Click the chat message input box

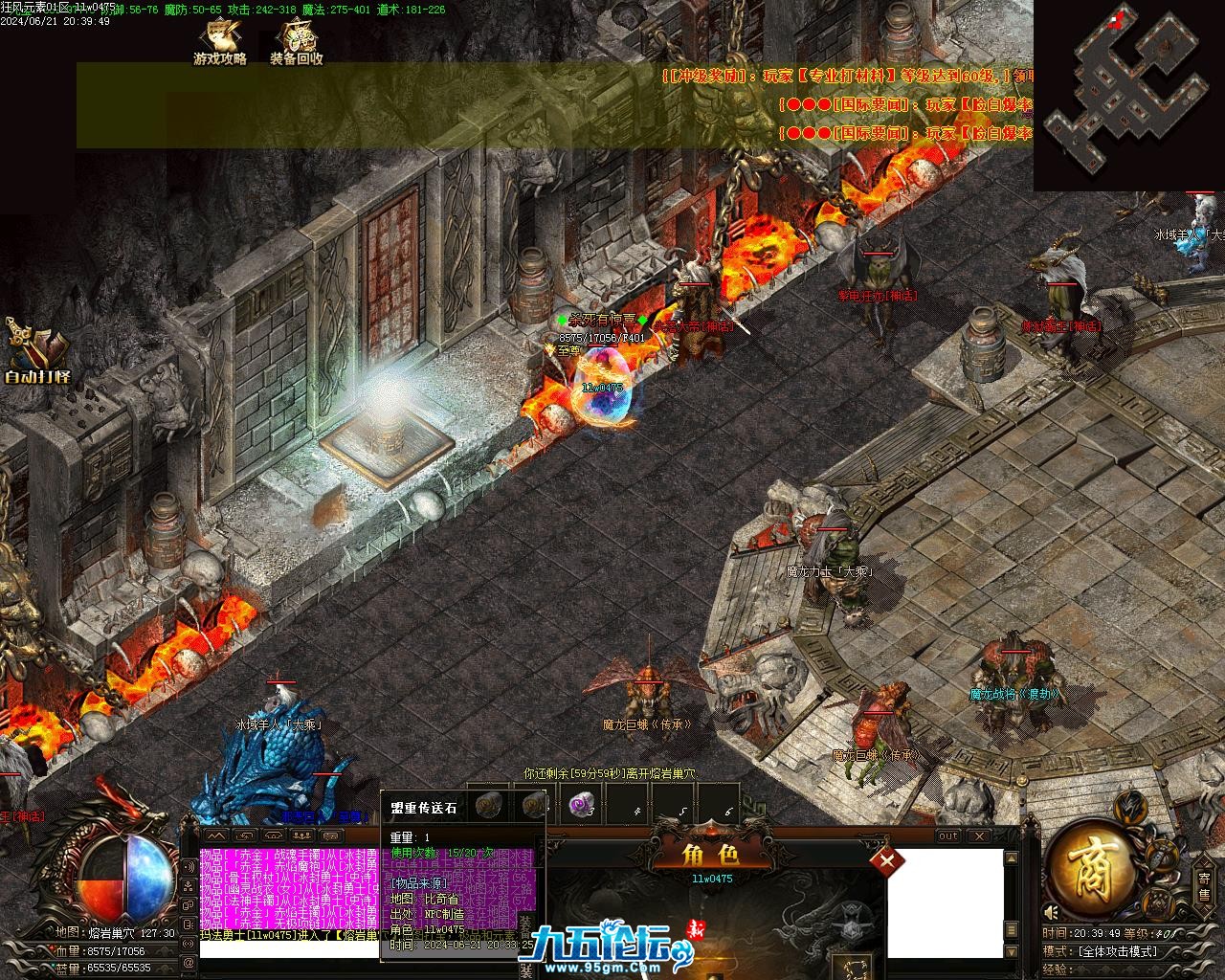(x=287, y=950)
